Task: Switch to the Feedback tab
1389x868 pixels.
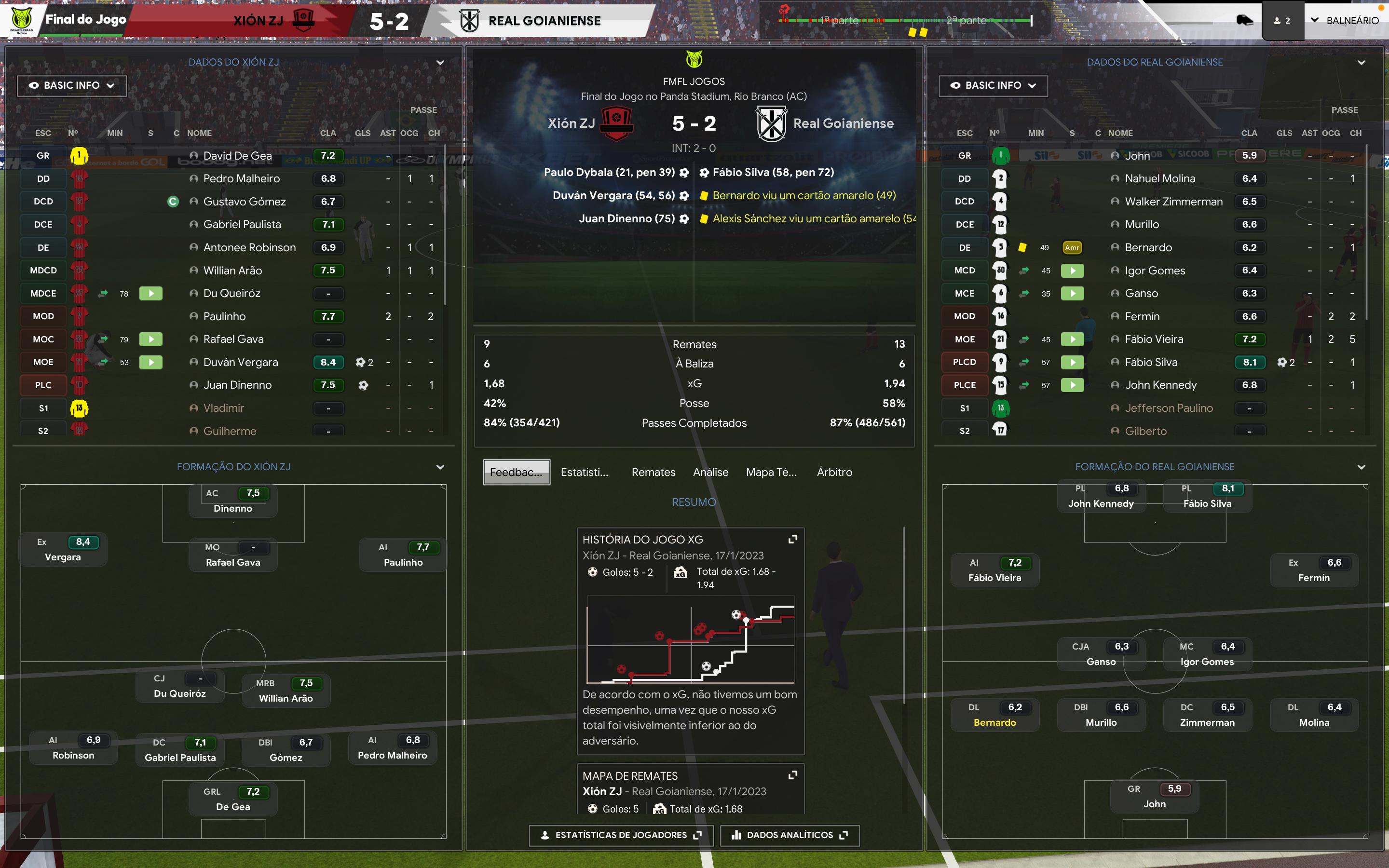Action: [516, 472]
